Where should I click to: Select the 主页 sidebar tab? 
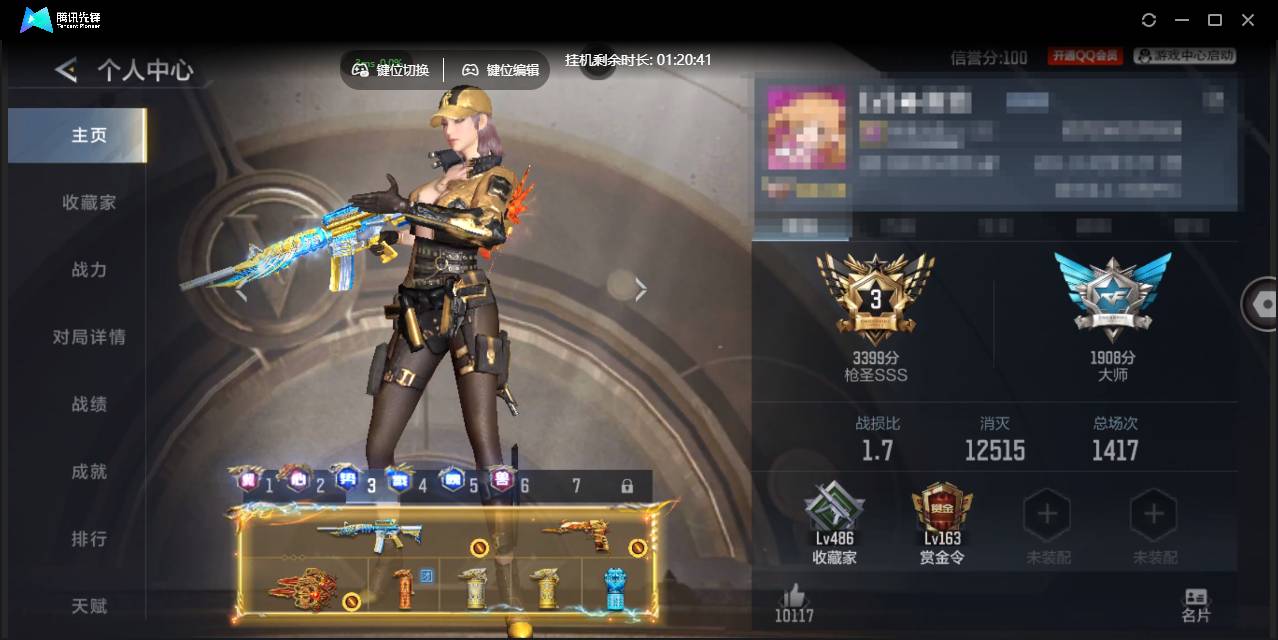coord(88,135)
